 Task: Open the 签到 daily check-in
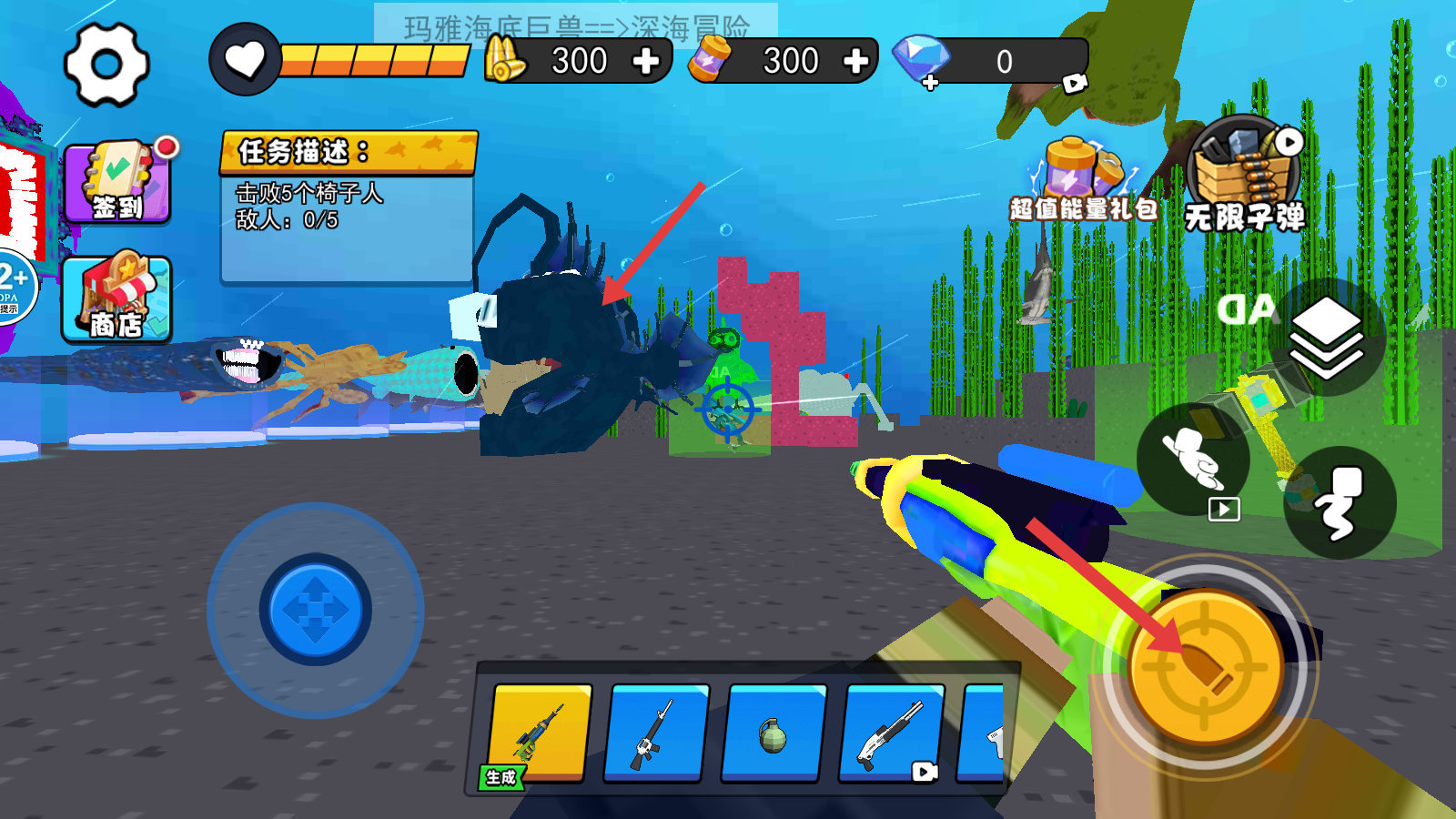tap(117, 183)
